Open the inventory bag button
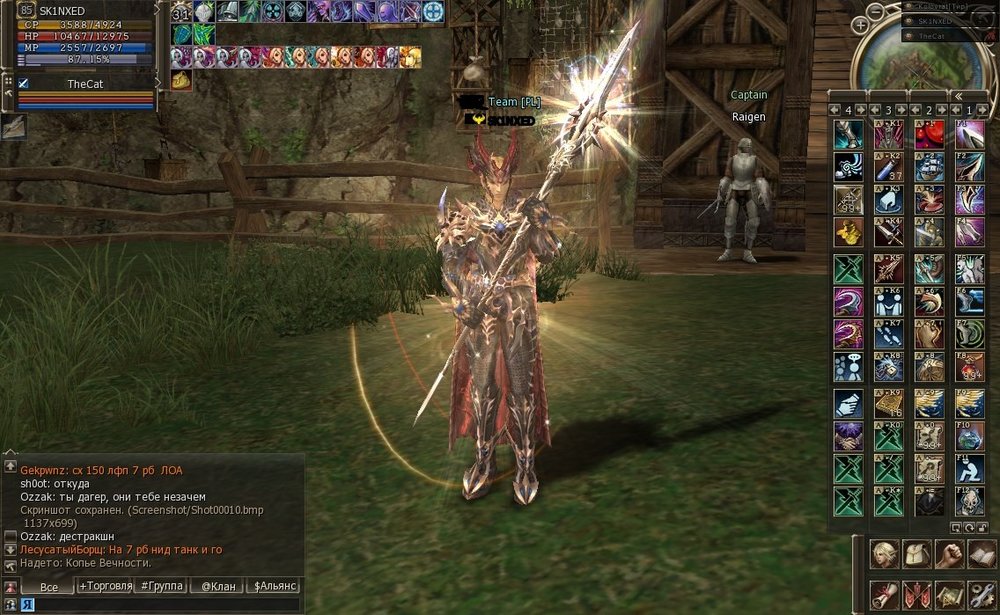Image resolution: width=1000 pixels, height=615 pixels. coord(916,553)
